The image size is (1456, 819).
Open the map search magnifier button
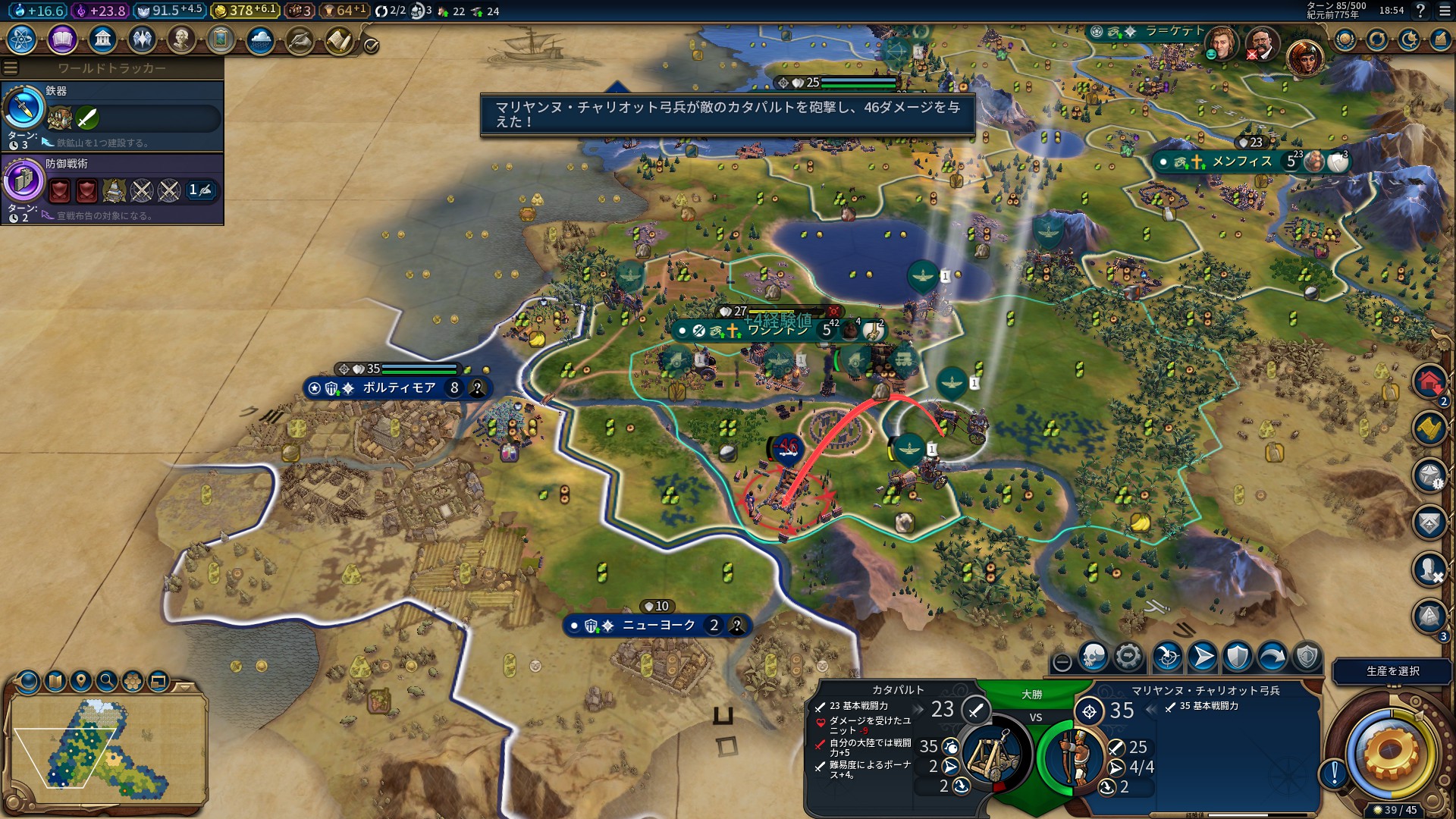(x=107, y=681)
